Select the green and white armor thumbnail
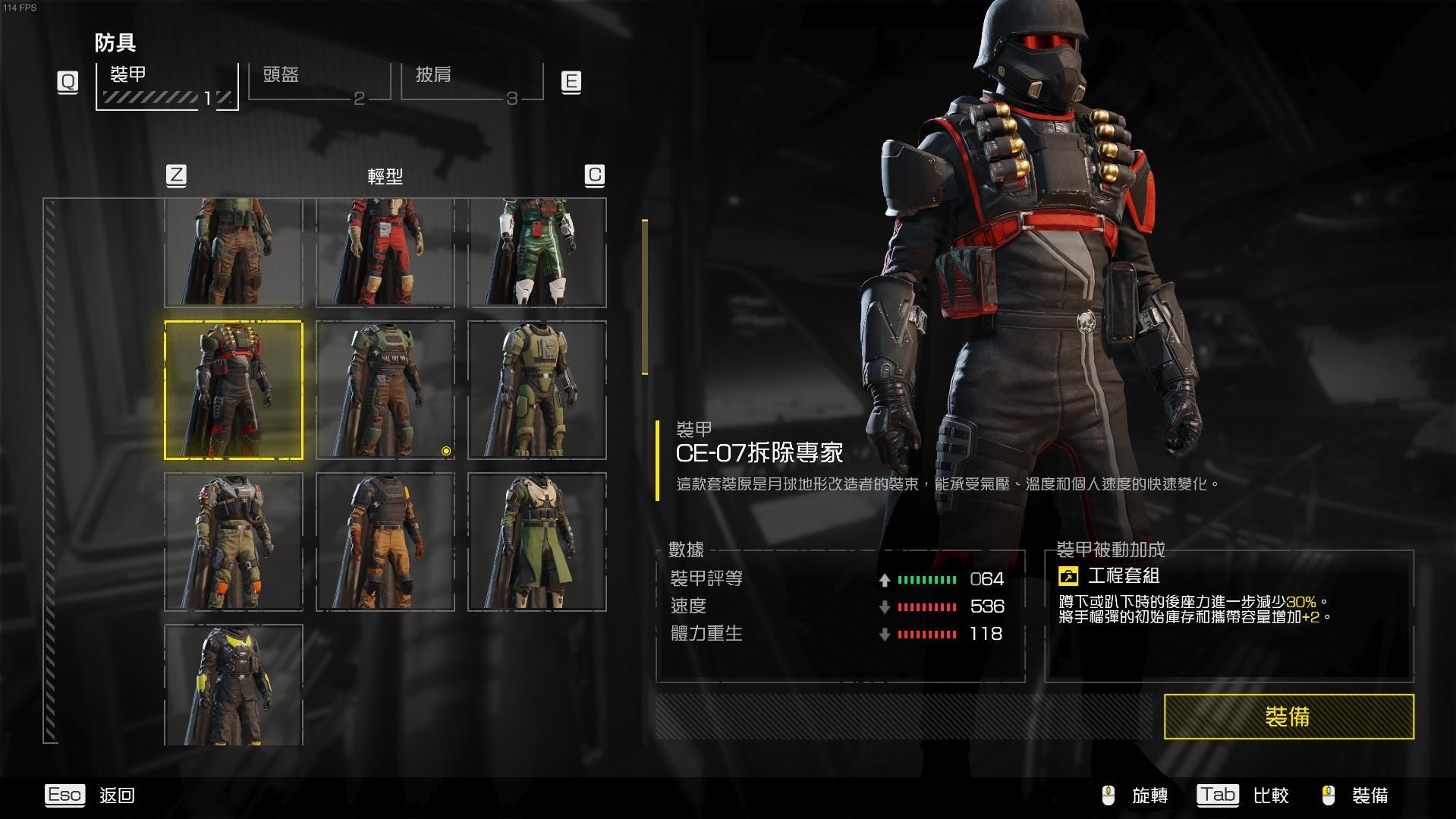The width and height of the screenshot is (1456, 819). point(537,253)
